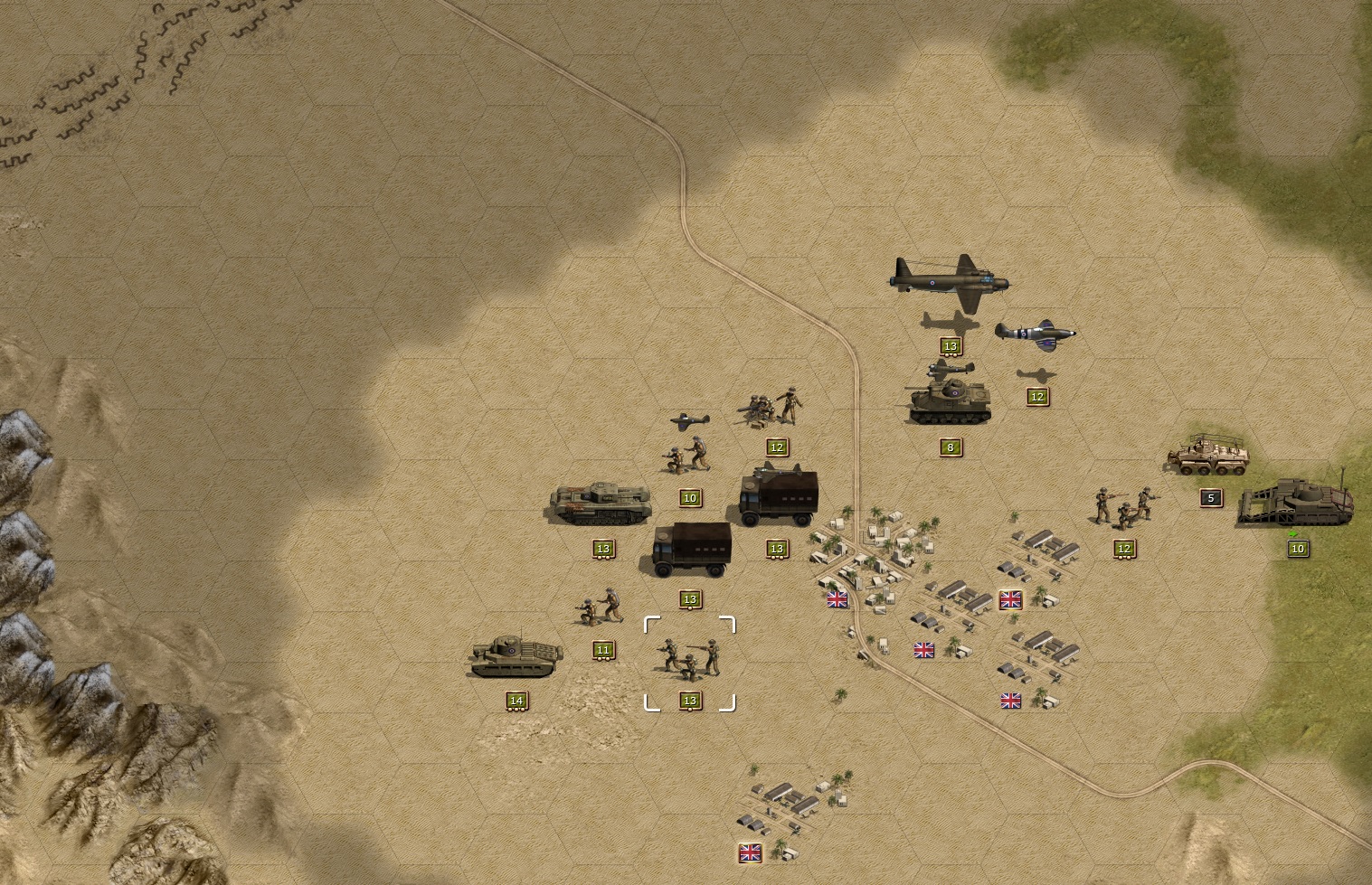
Task: Click the enemy strength plate showing 5
Action: coord(1210,496)
